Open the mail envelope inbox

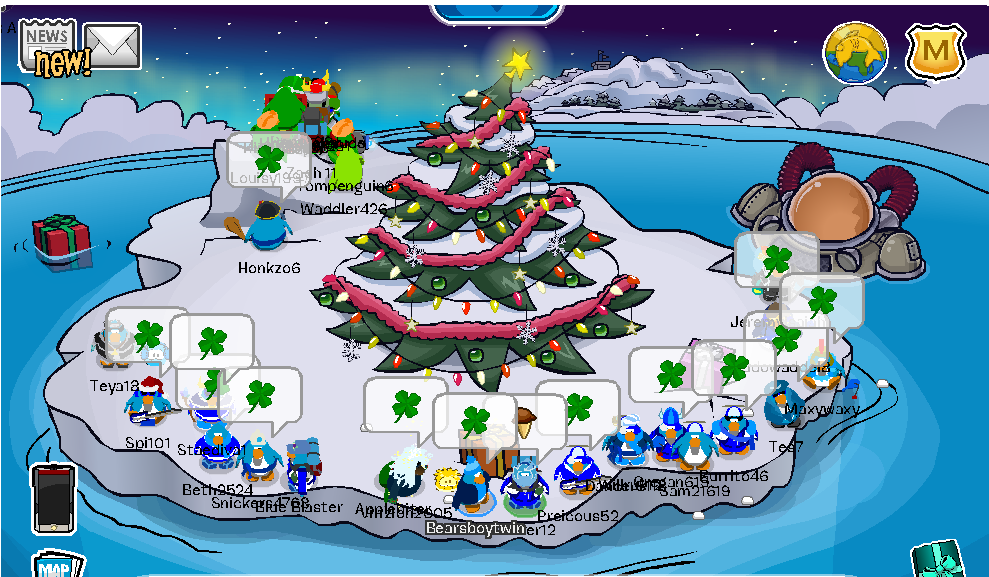coord(112,45)
